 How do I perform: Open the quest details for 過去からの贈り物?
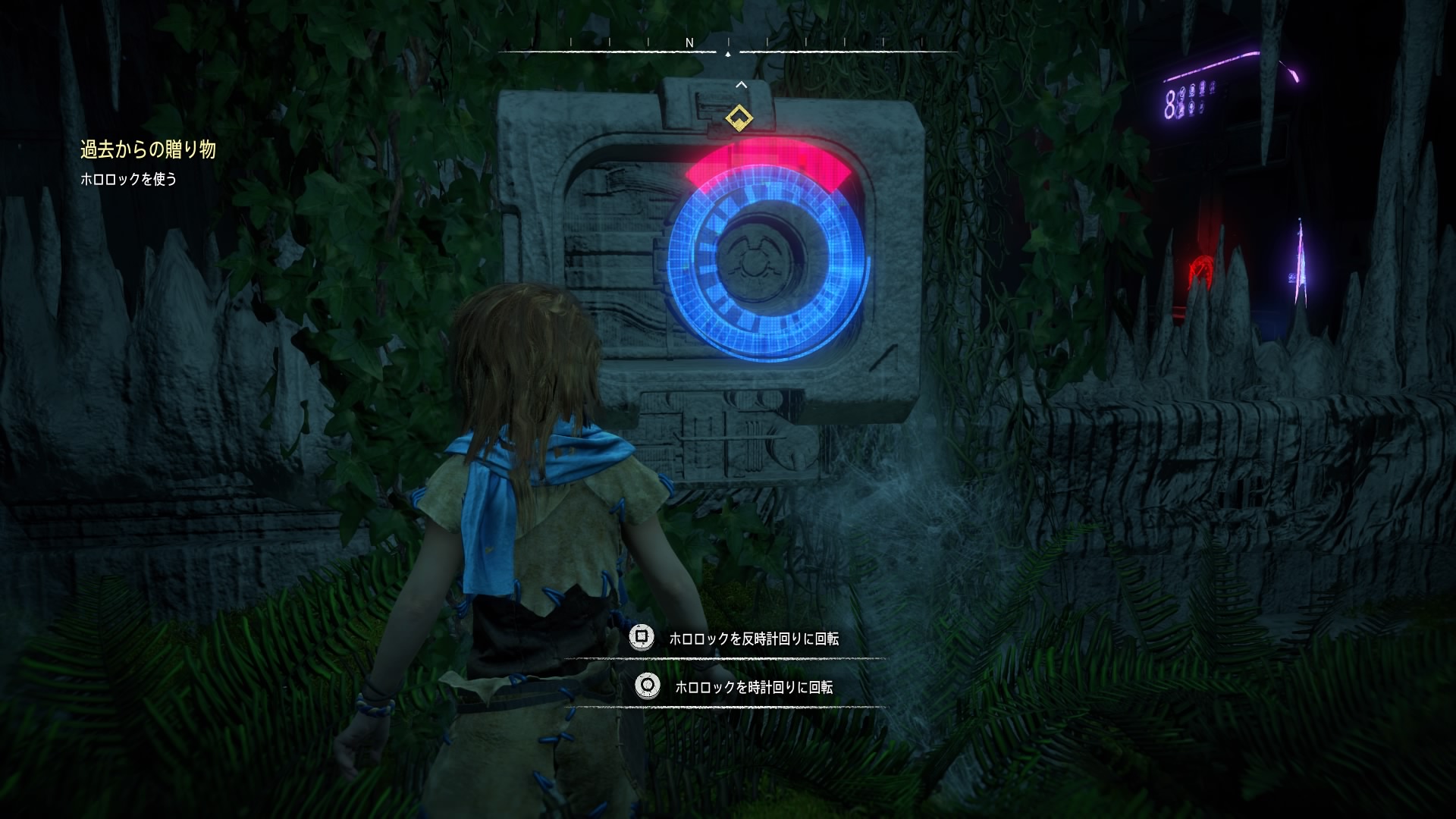pyautogui.click(x=149, y=149)
